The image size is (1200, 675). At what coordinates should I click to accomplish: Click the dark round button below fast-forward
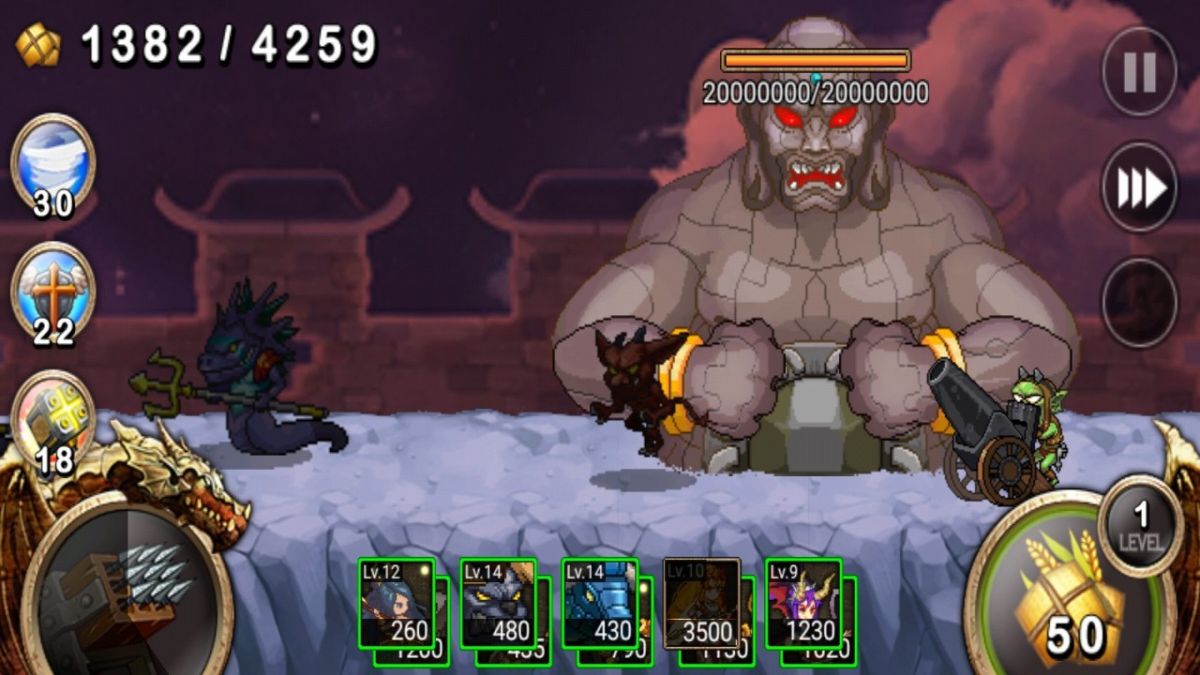click(1139, 302)
